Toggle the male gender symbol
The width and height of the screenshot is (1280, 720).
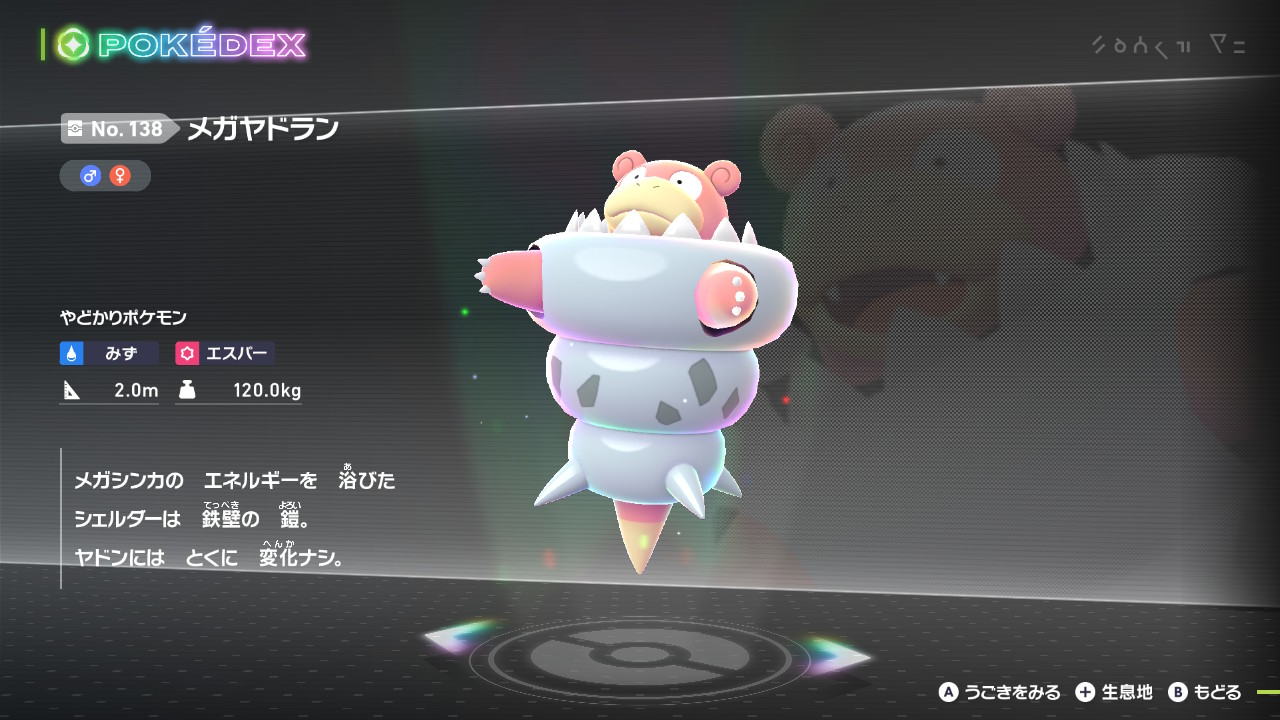tap(88, 176)
